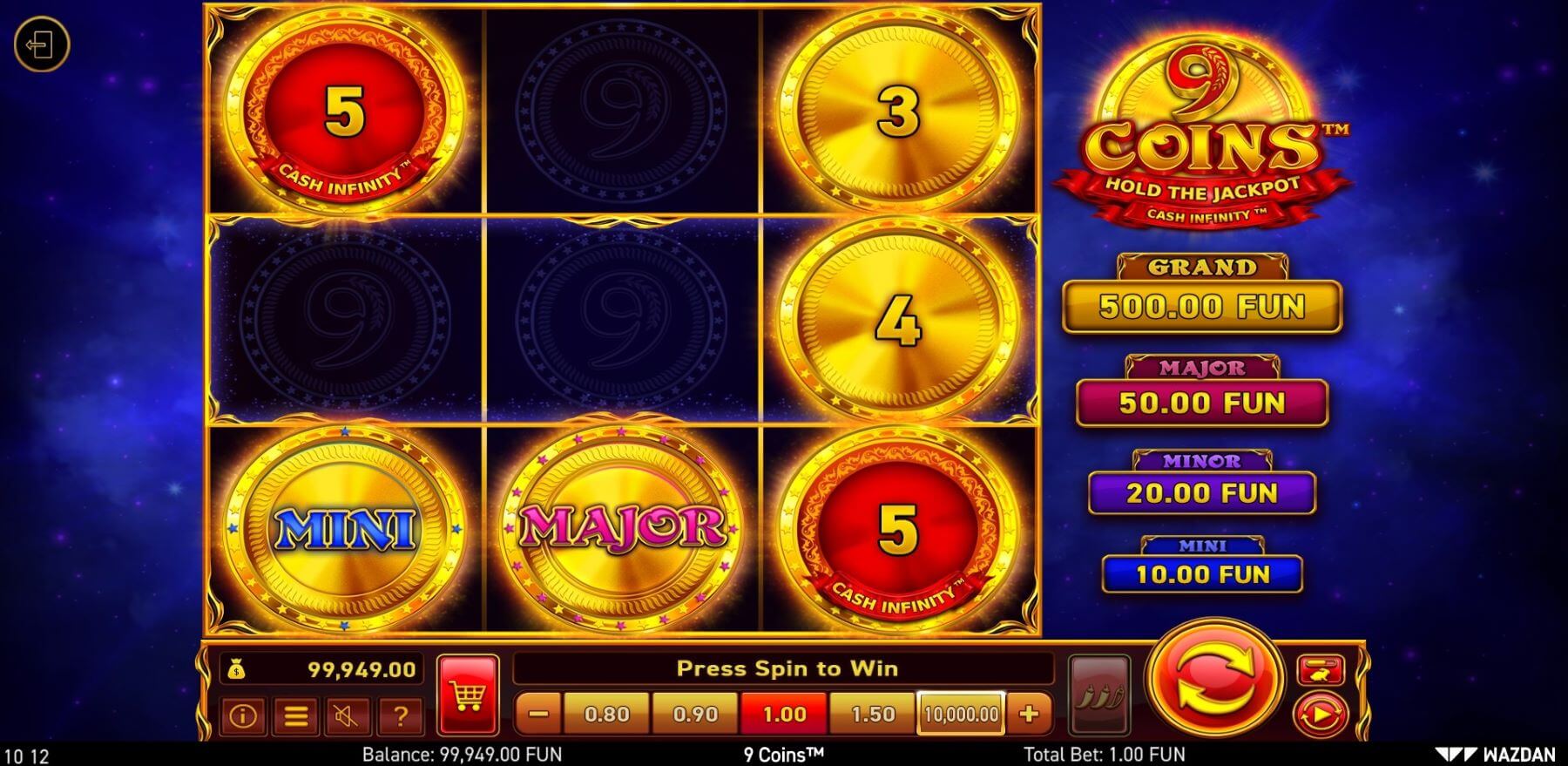Spin the reels with the red button
This screenshot has height=766, width=1568.
click(1214, 680)
